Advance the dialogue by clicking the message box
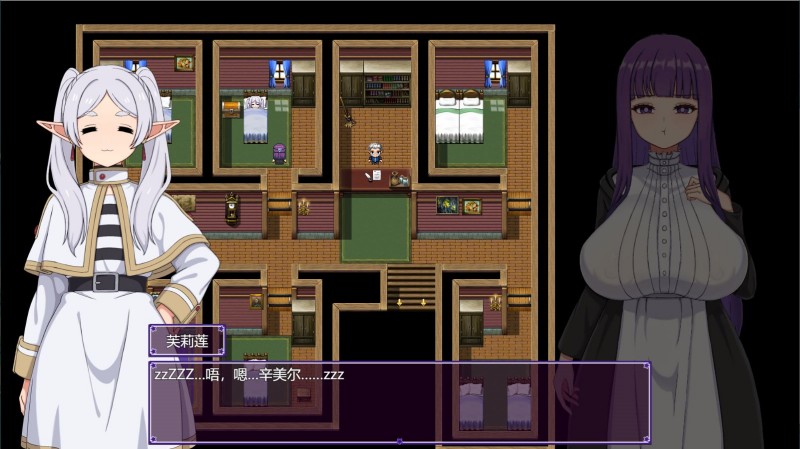 click(399, 402)
